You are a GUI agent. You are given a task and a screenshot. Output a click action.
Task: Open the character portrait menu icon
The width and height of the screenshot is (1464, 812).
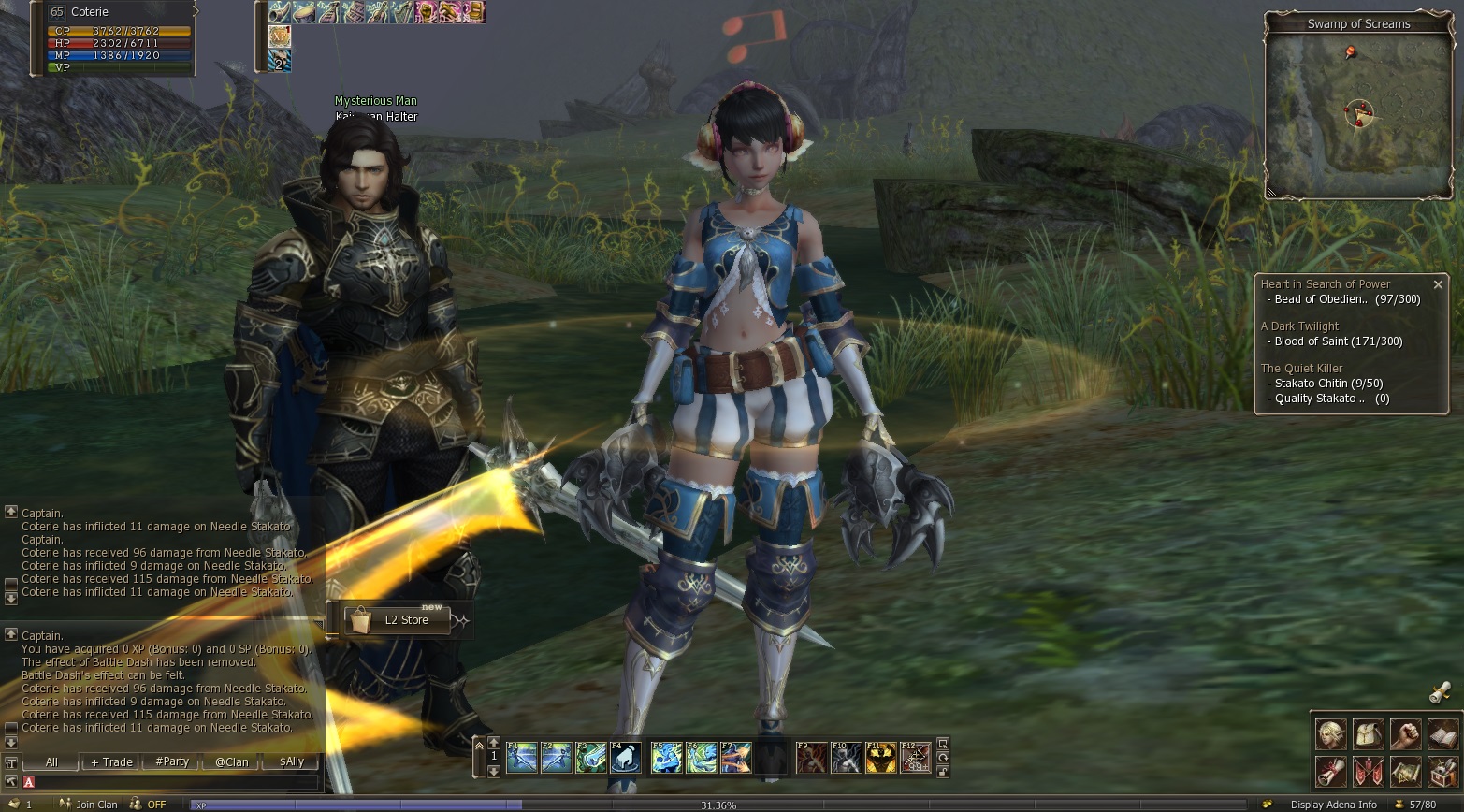click(x=1330, y=734)
